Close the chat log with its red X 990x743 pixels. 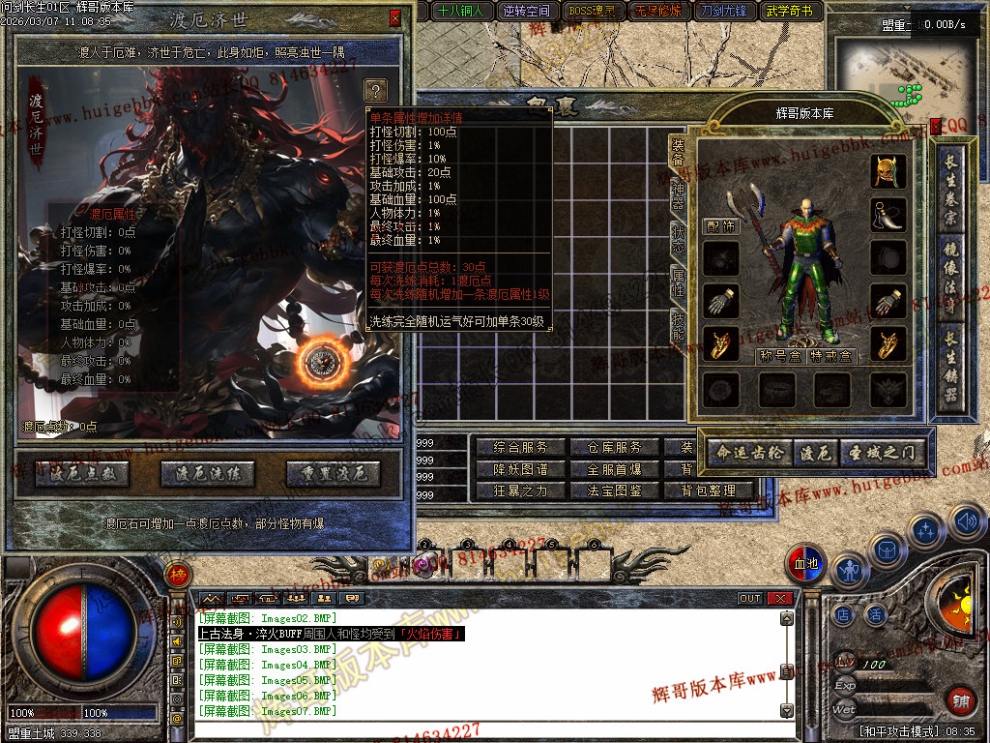point(781,598)
